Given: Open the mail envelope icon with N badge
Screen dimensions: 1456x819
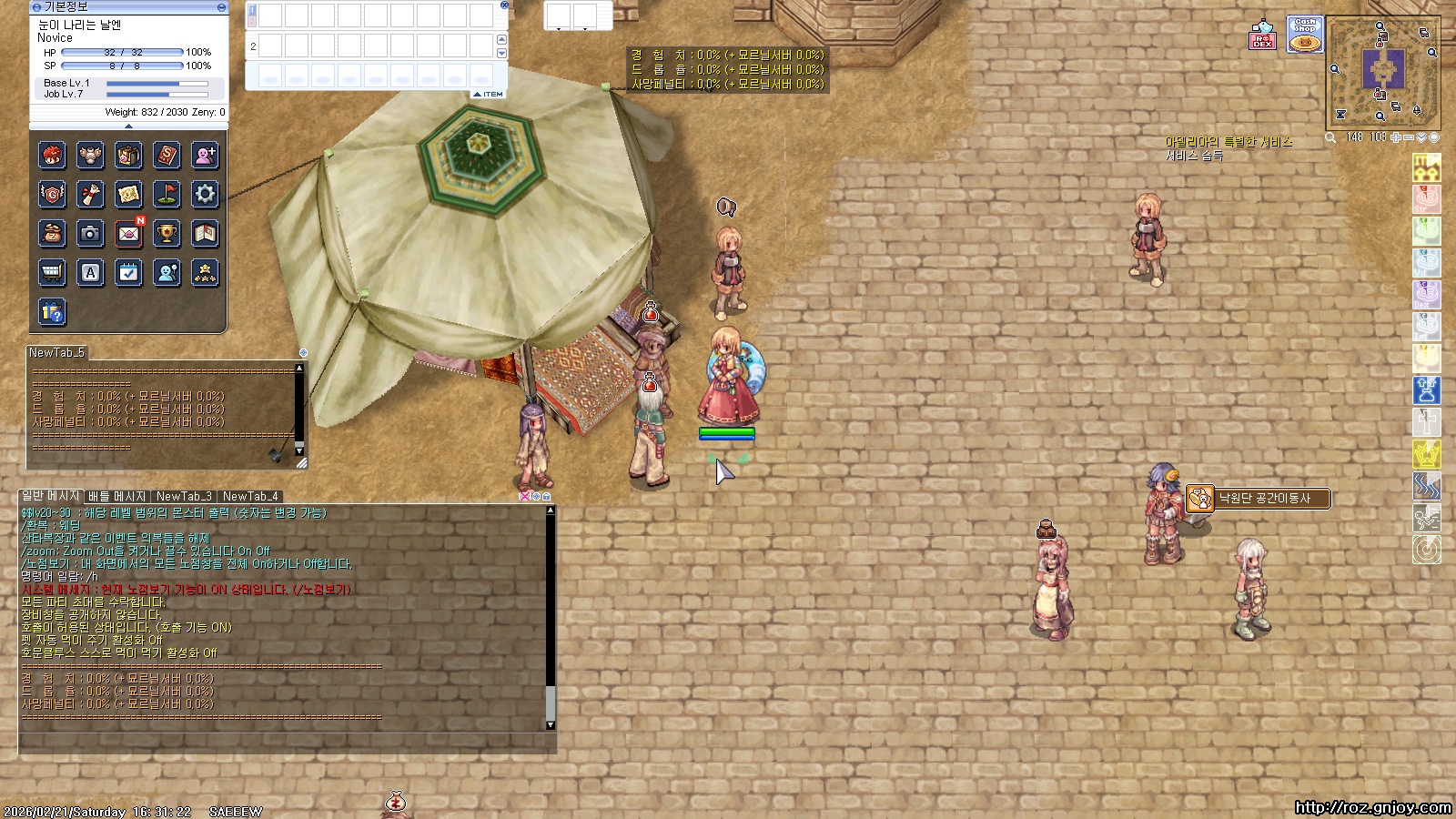Looking at the screenshot, I should 128,234.
